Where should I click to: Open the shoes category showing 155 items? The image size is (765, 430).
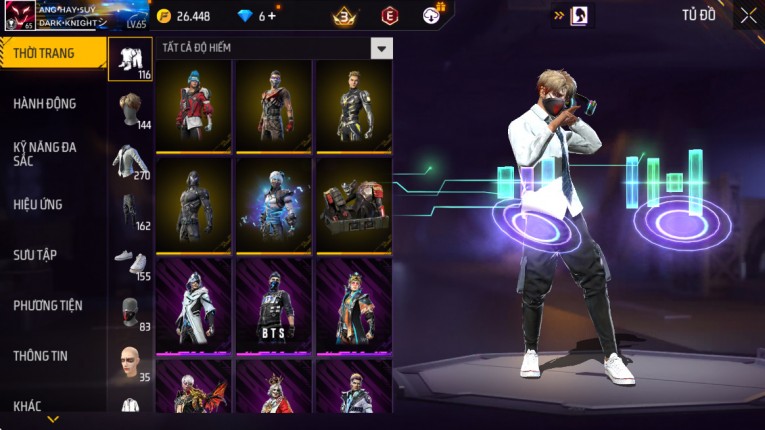(131, 262)
